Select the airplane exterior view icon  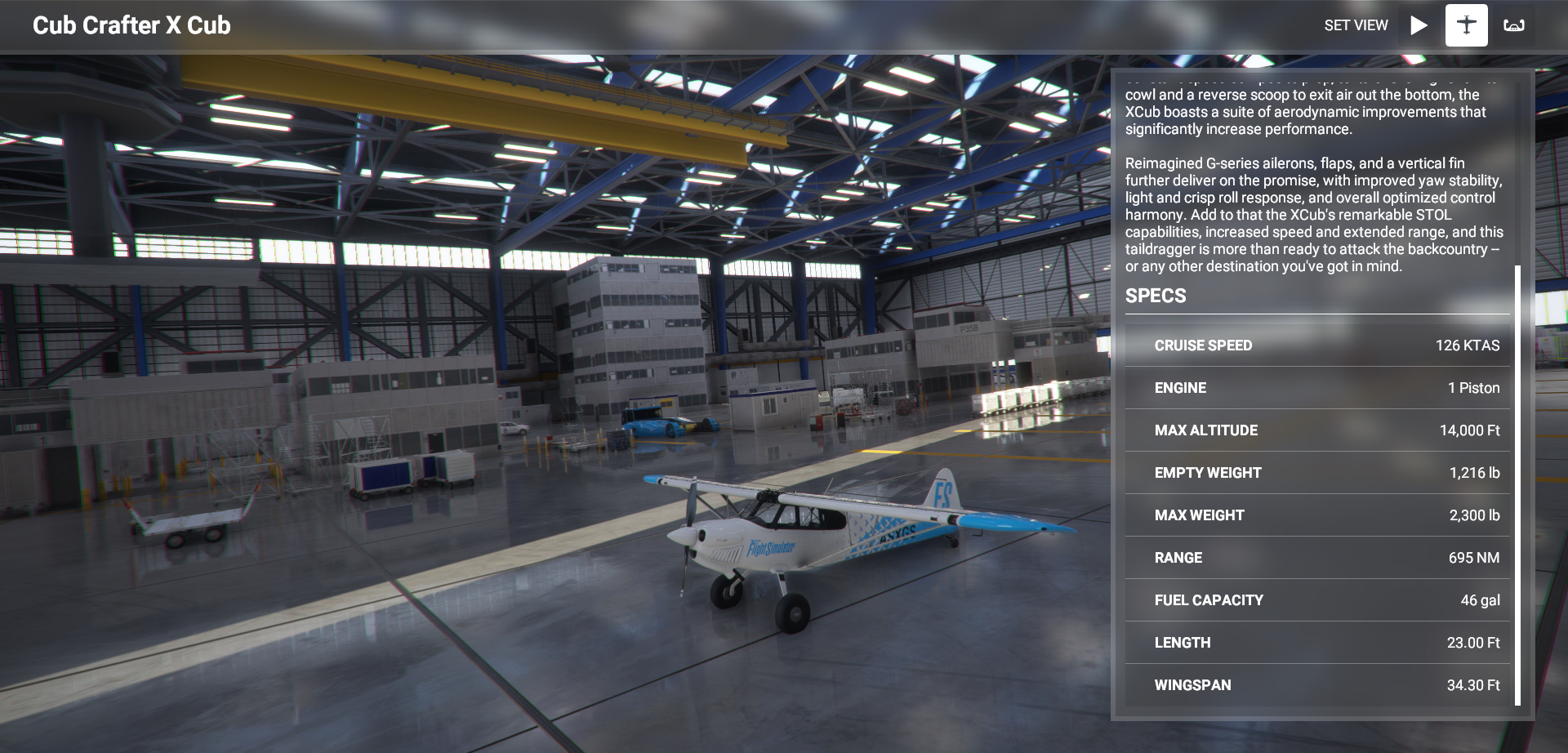pos(1466,25)
